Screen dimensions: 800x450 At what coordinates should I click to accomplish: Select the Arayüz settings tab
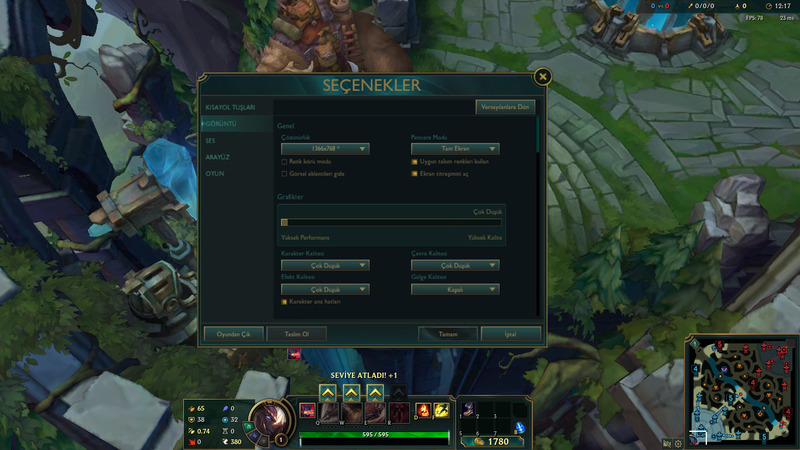(218, 157)
